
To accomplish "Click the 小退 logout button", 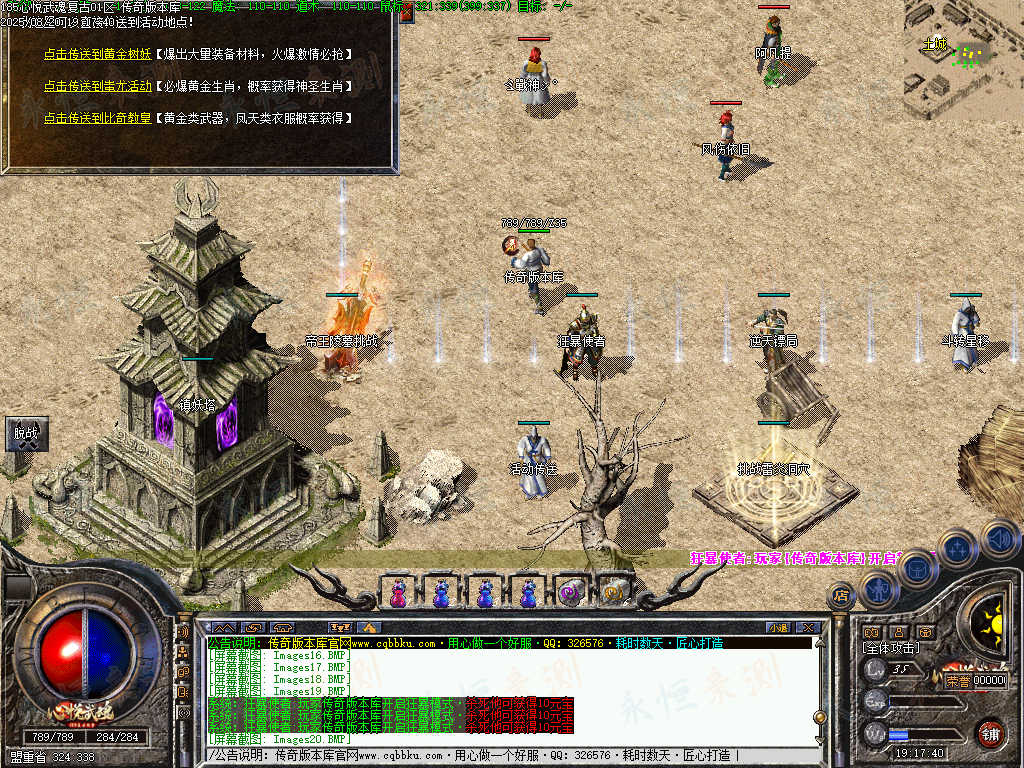I will (x=777, y=627).
